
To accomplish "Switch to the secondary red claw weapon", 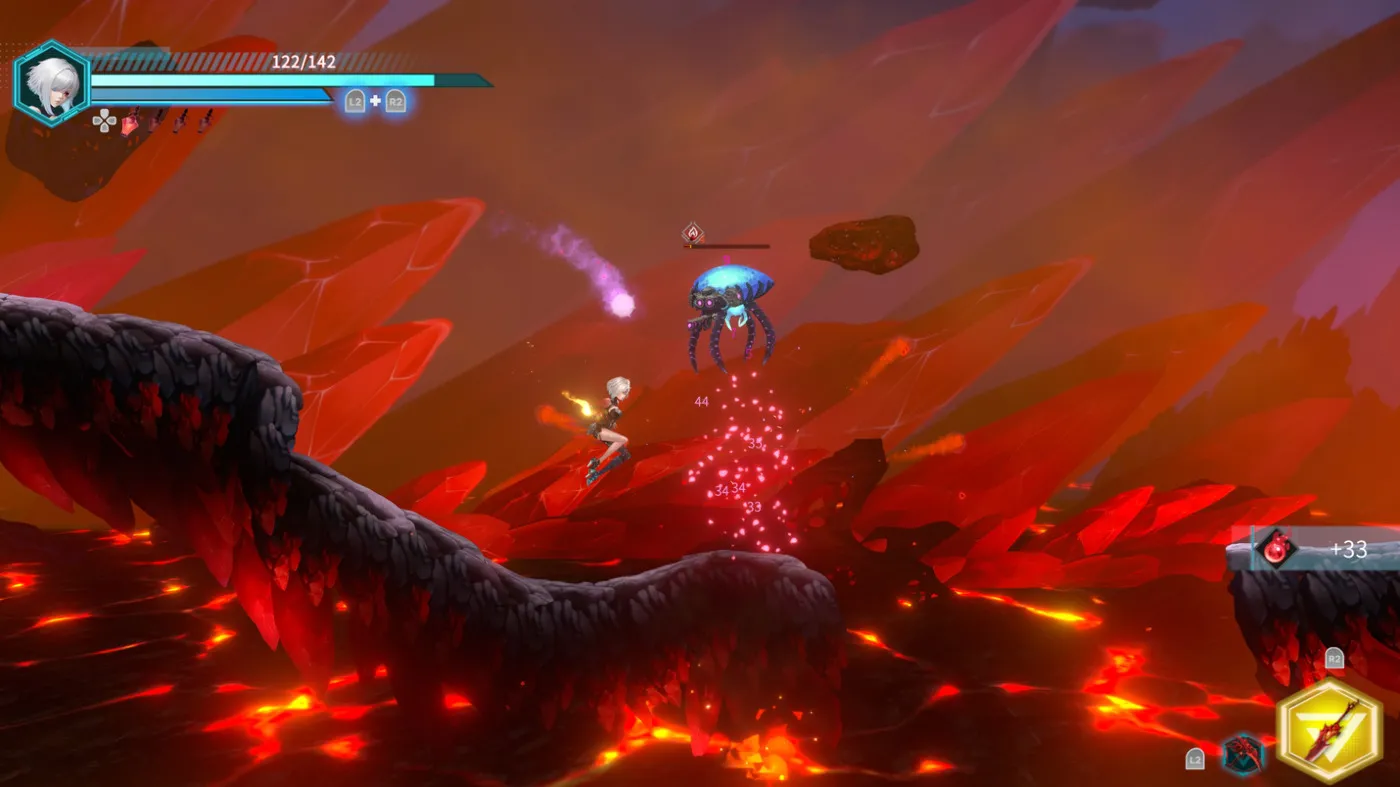I will pos(1242,753).
